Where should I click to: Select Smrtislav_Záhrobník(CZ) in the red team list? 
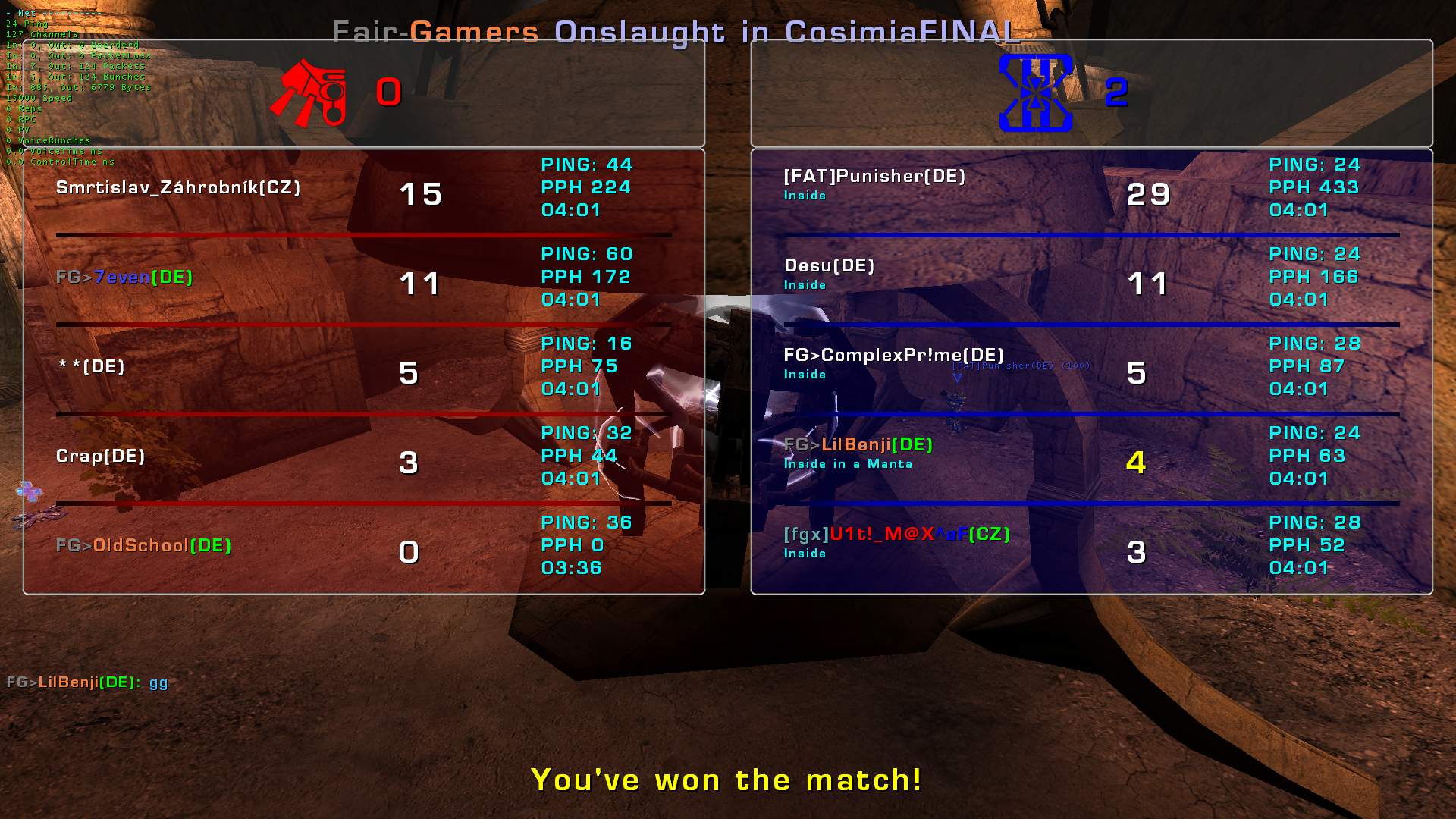pyautogui.click(x=178, y=188)
